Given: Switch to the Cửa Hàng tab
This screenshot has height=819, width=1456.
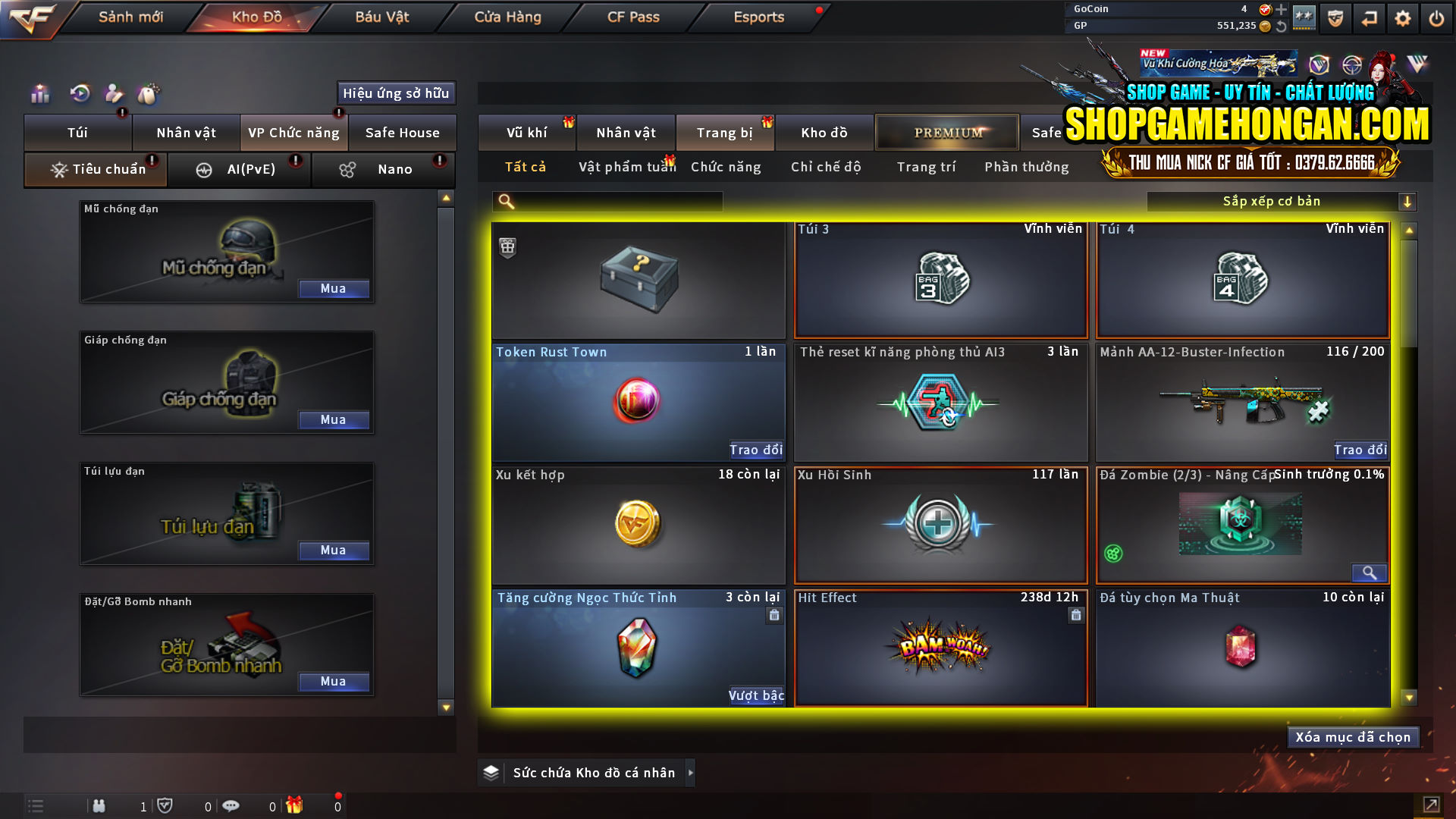Looking at the screenshot, I should tap(507, 17).
